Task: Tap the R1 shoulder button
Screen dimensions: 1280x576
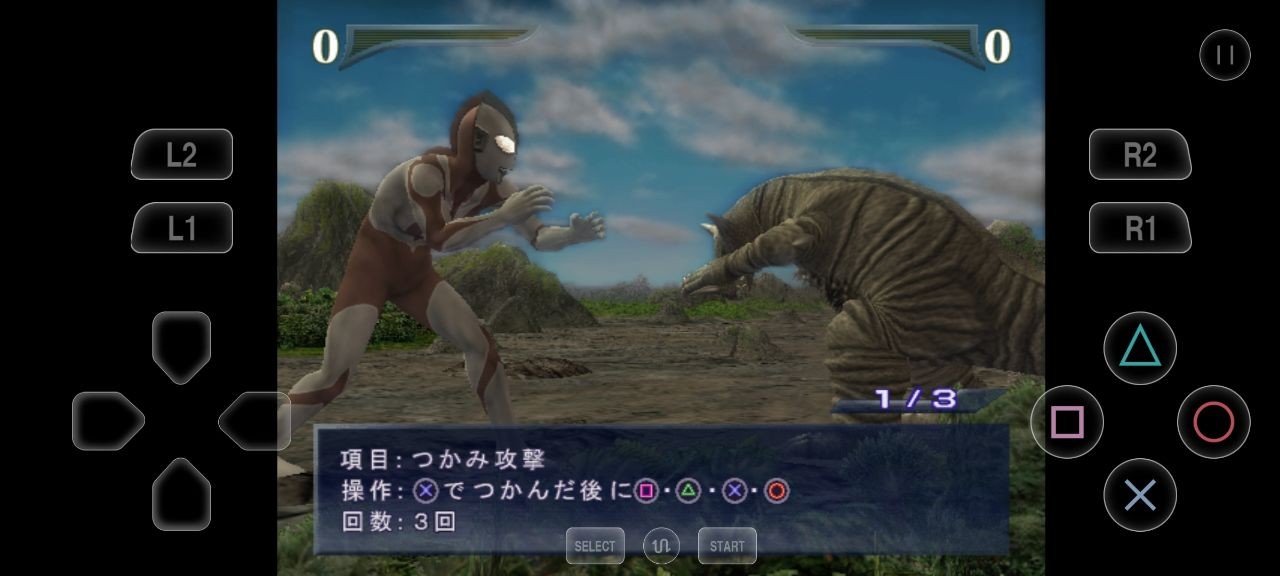Action: (1140, 229)
